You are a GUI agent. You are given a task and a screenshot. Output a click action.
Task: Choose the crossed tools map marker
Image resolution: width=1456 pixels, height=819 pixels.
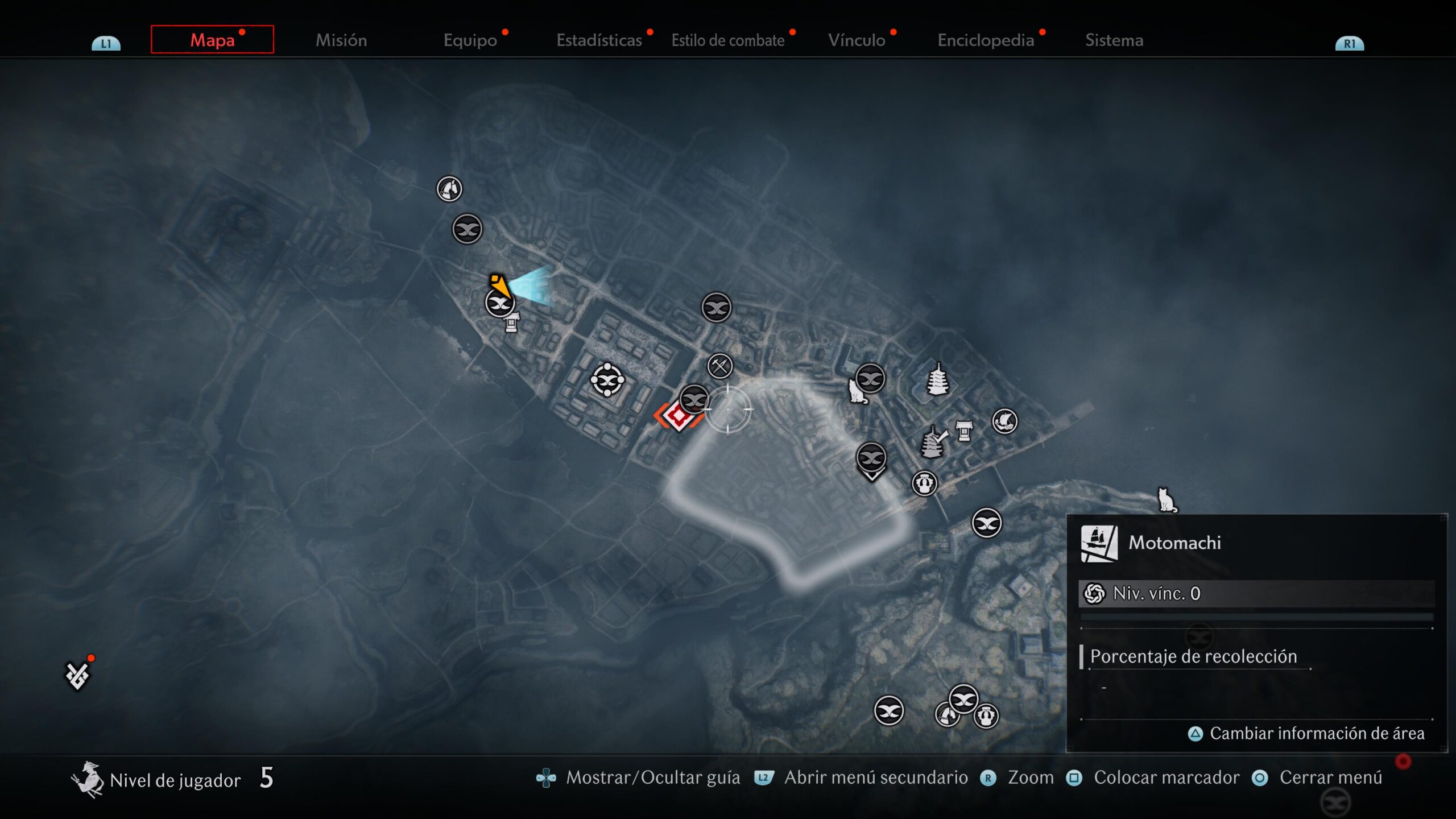tap(720, 366)
